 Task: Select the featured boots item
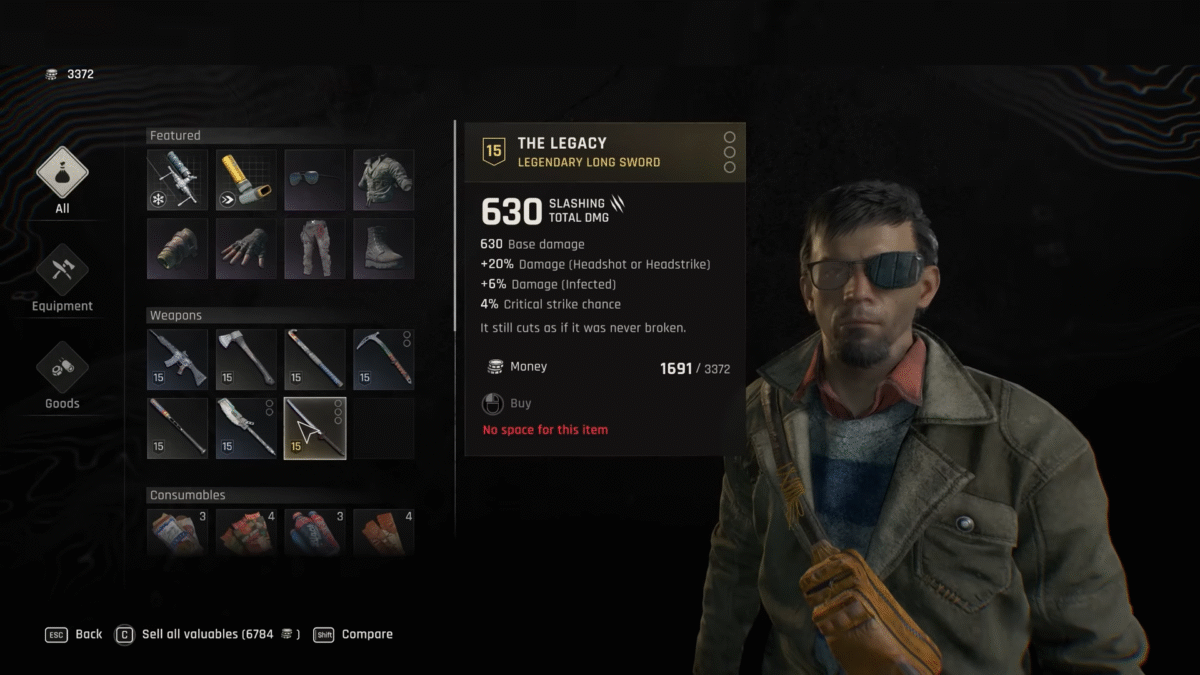pyautogui.click(x=384, y=249)
